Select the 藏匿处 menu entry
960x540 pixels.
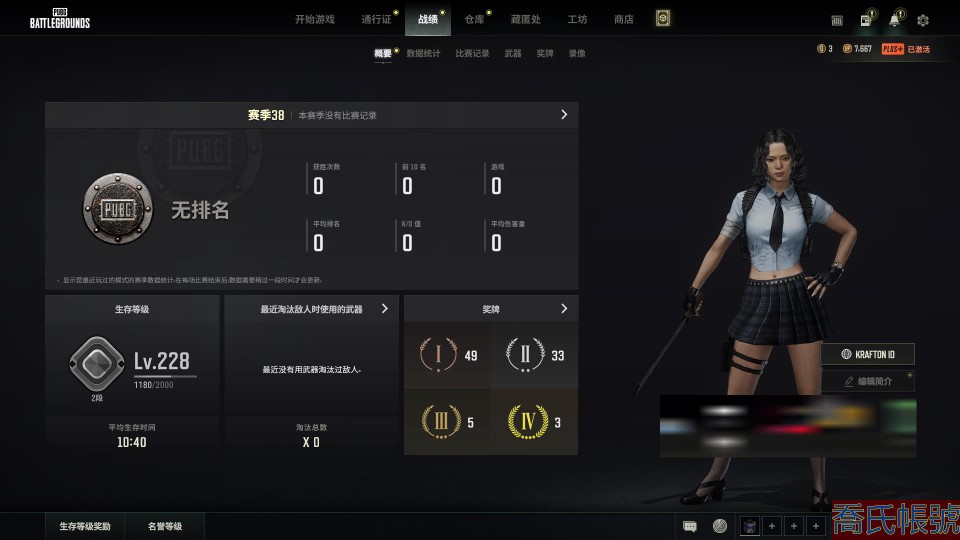pyautogui.click(x=525, y=19)
